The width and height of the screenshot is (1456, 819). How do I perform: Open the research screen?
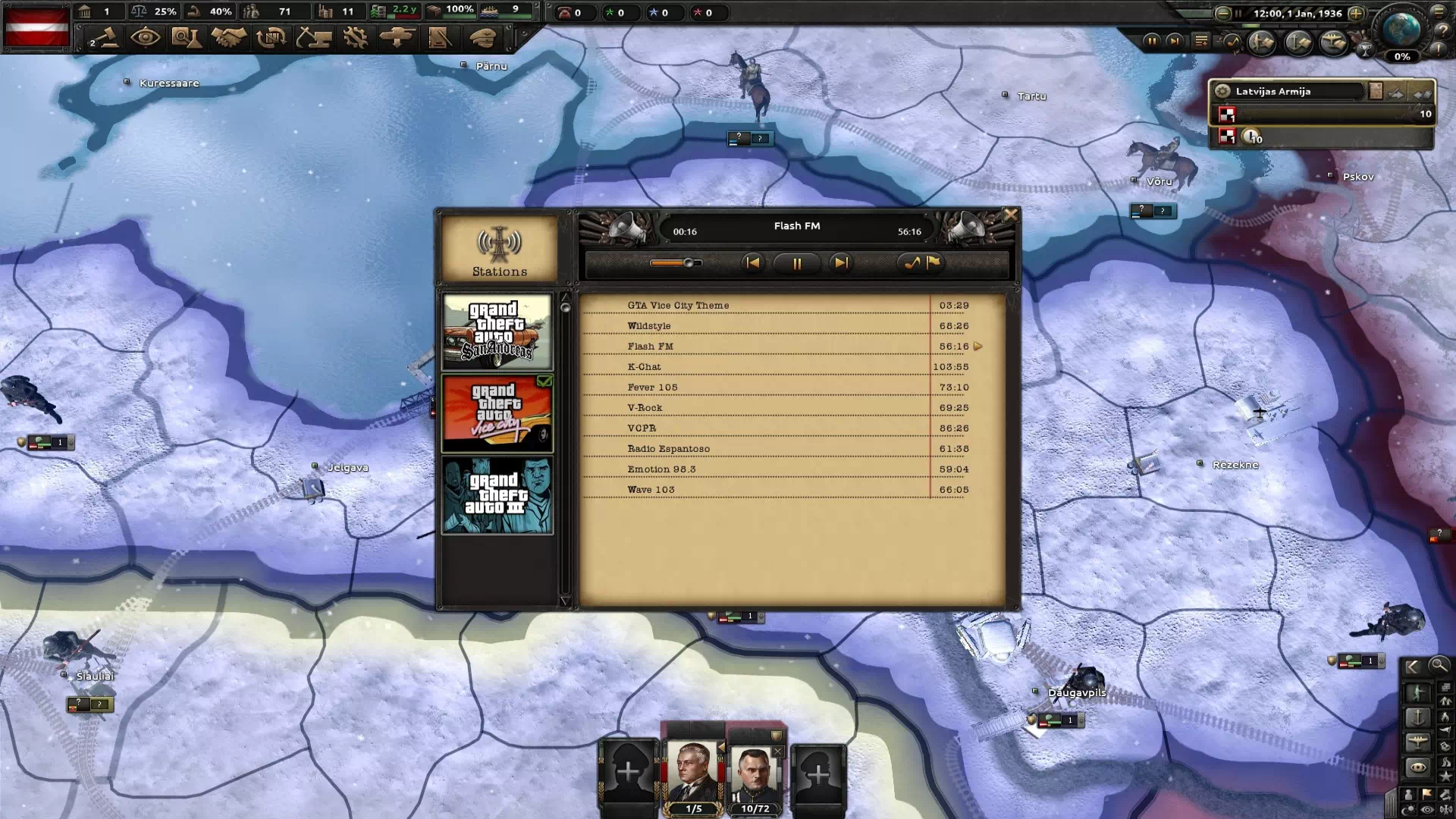point(186,37)
